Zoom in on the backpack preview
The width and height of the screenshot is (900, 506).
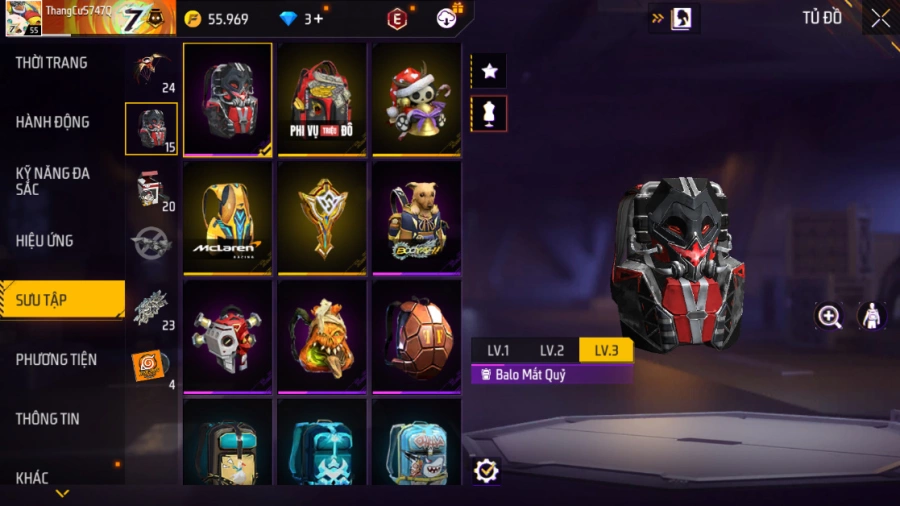(x=829, y=317)
